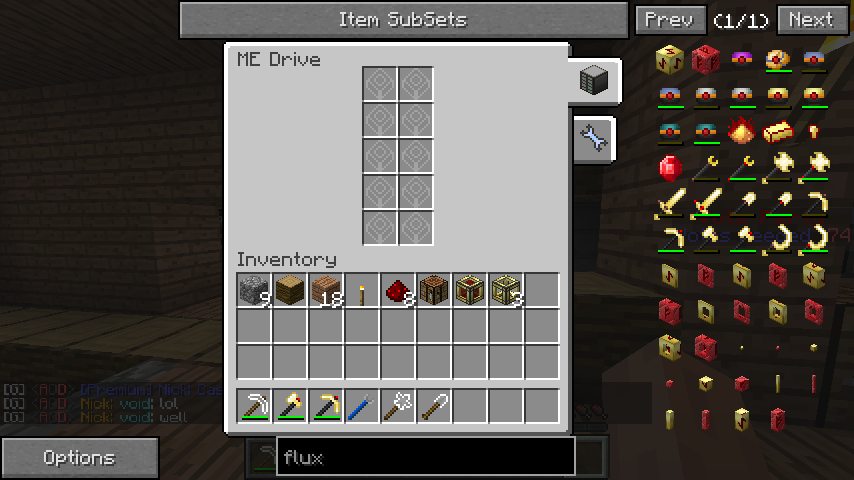This screenshot has height=480, width=854.
Task: Pick the golden sword from the item panel
Action: click(670, 204)
